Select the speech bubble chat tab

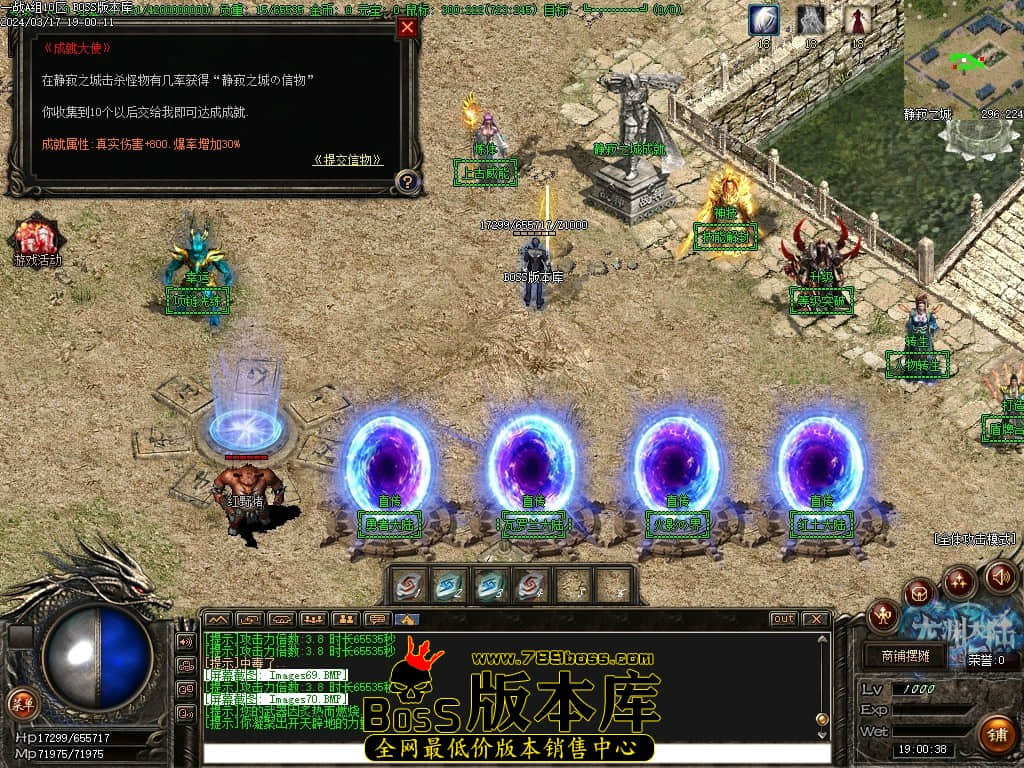point(377,619)
